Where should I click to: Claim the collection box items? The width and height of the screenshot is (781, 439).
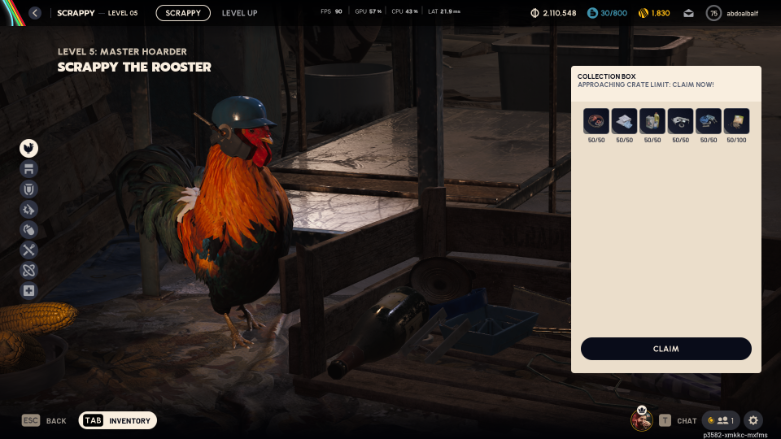pos(665,349)
